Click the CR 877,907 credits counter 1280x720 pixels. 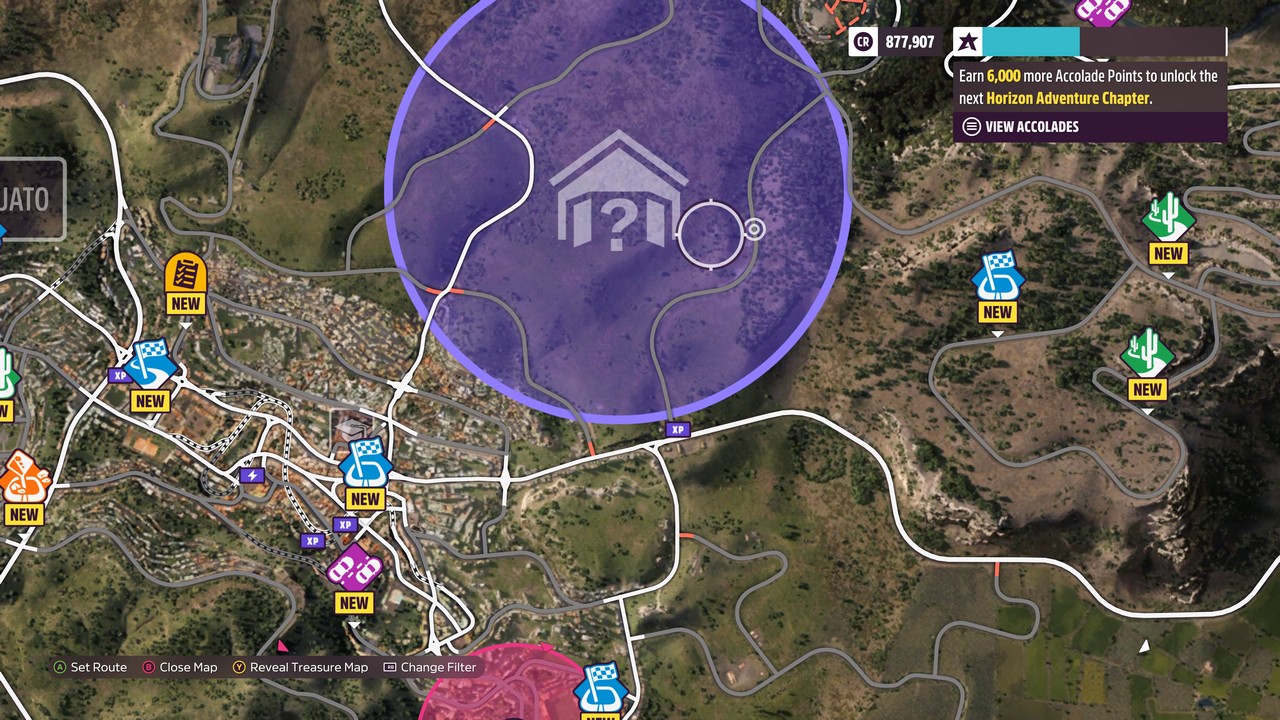895,42
